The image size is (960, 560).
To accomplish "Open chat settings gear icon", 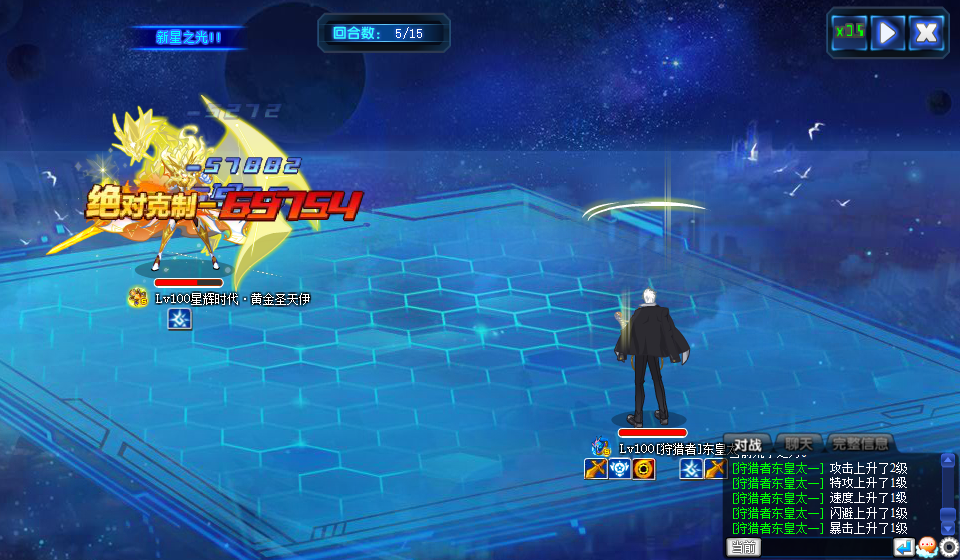I will 948,547.
